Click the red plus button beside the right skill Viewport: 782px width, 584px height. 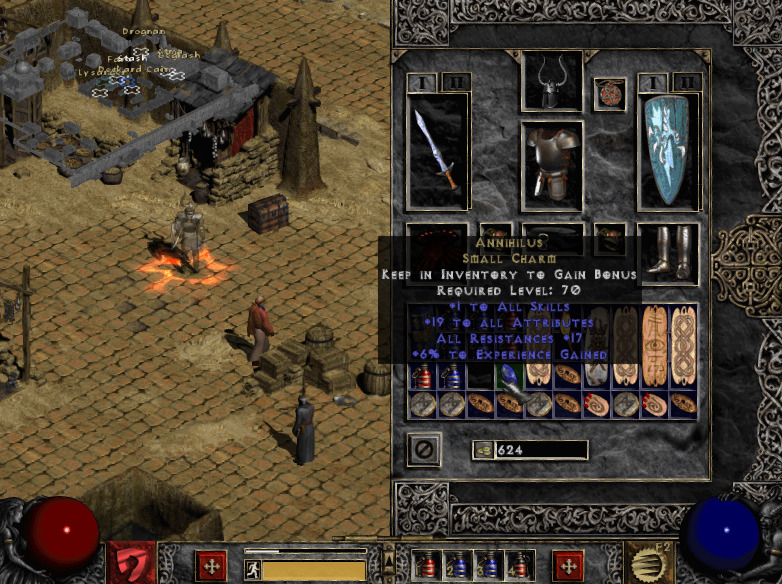(568, 565)
